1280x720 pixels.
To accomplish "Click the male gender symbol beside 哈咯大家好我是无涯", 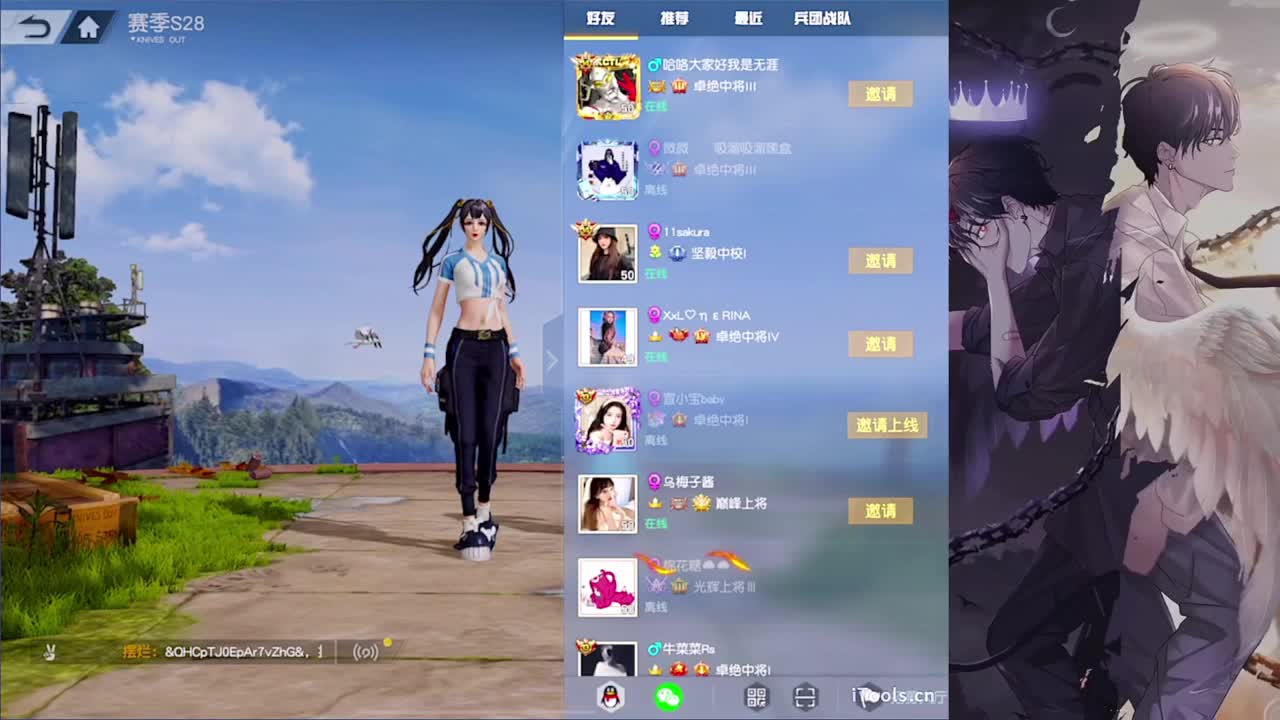I will [655, 64].
